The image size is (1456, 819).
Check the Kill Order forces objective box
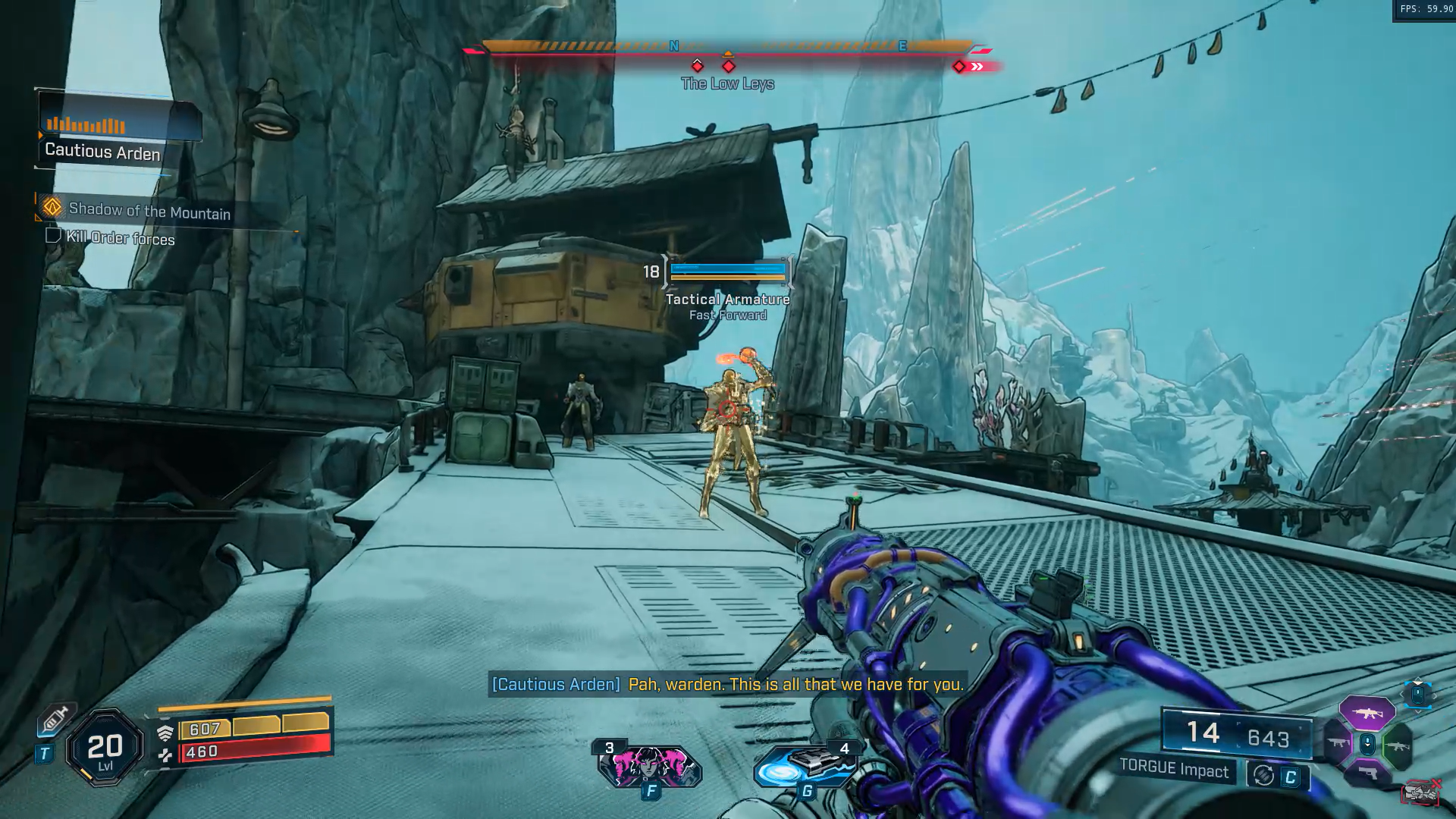pos(53,236)
